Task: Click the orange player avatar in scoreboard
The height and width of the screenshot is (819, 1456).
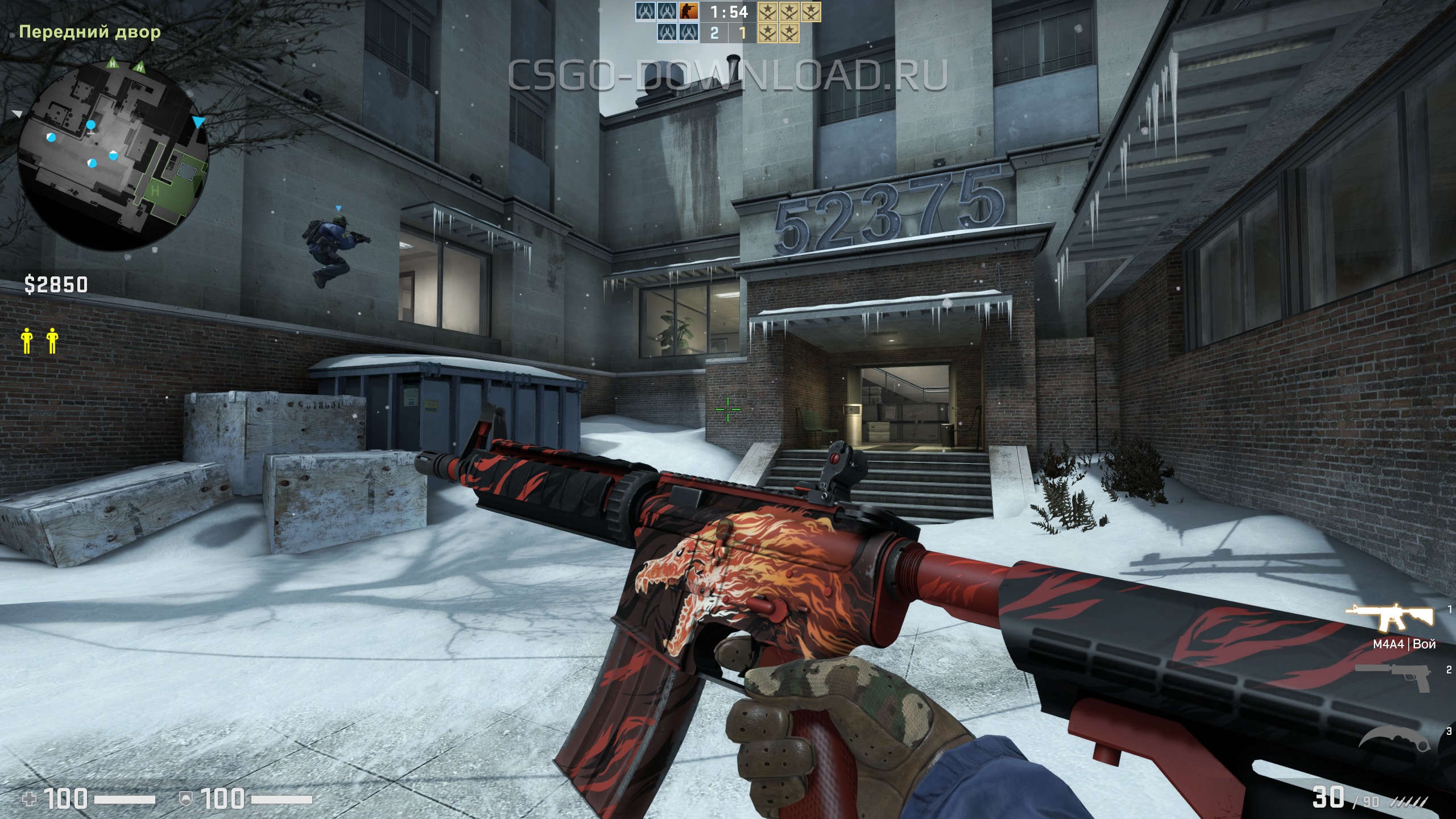Action: pos(689,11)
